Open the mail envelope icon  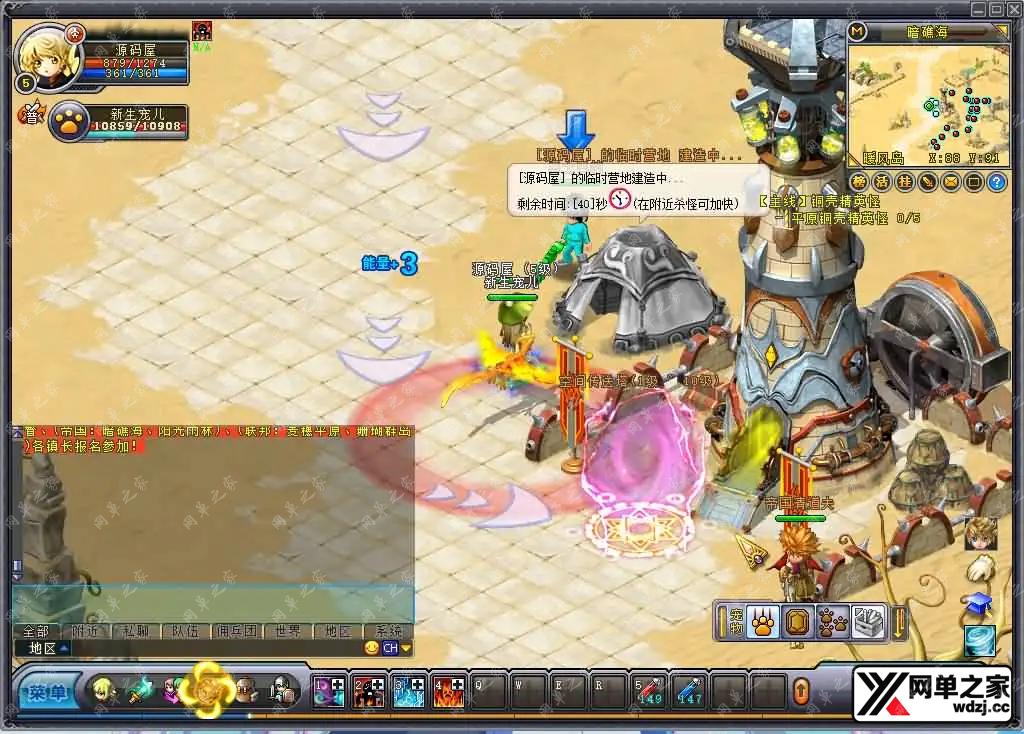click(x=950, y=182)
